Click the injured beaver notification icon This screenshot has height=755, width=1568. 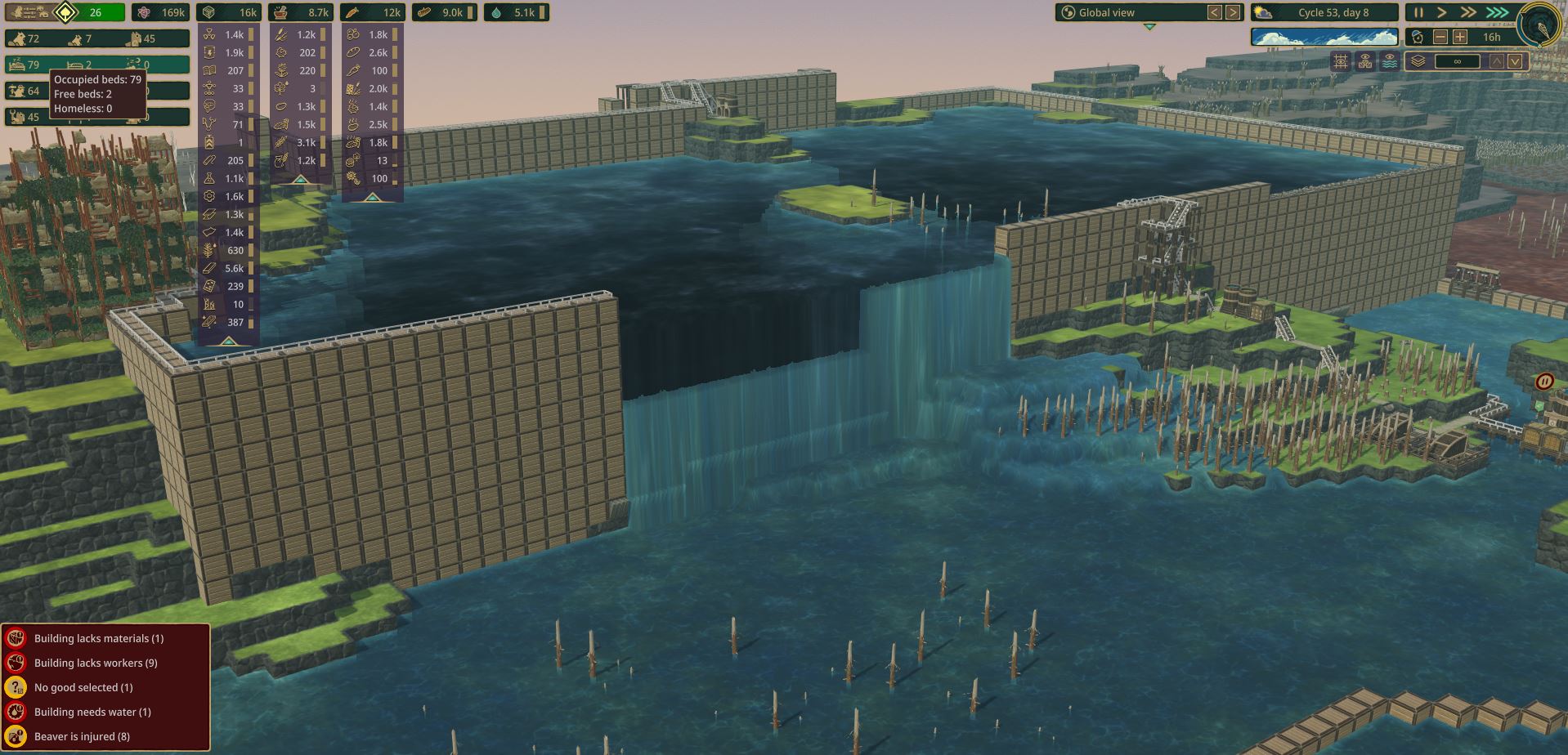point(15,735)
